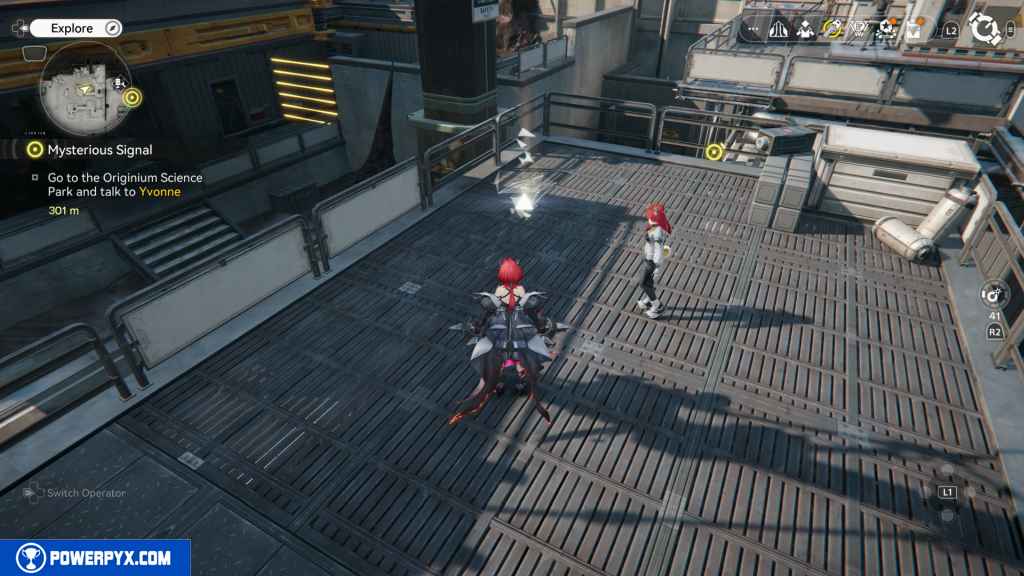This screenshot has width=1024, height=576.
Task: Click the yellow-ringed icon in the top bar
Action: [832, 30]
